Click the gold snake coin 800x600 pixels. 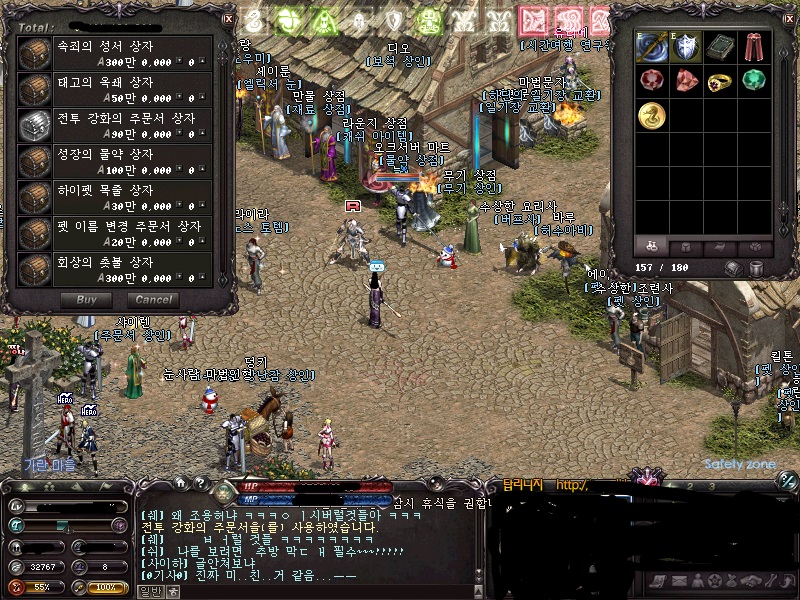(652, 115)
